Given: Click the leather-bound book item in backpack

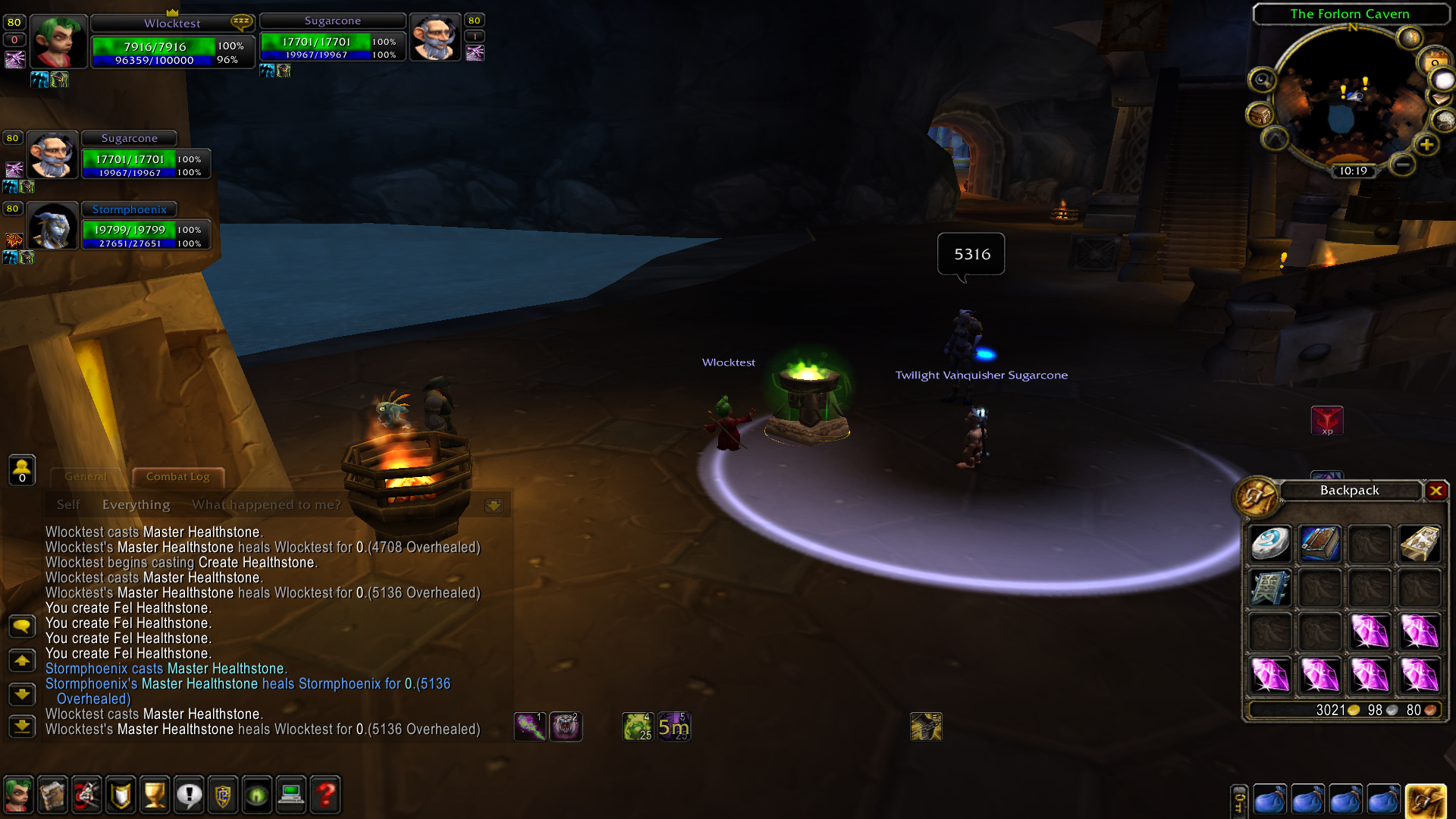Looking at the screenshot, I should (x=1319, y=544).
